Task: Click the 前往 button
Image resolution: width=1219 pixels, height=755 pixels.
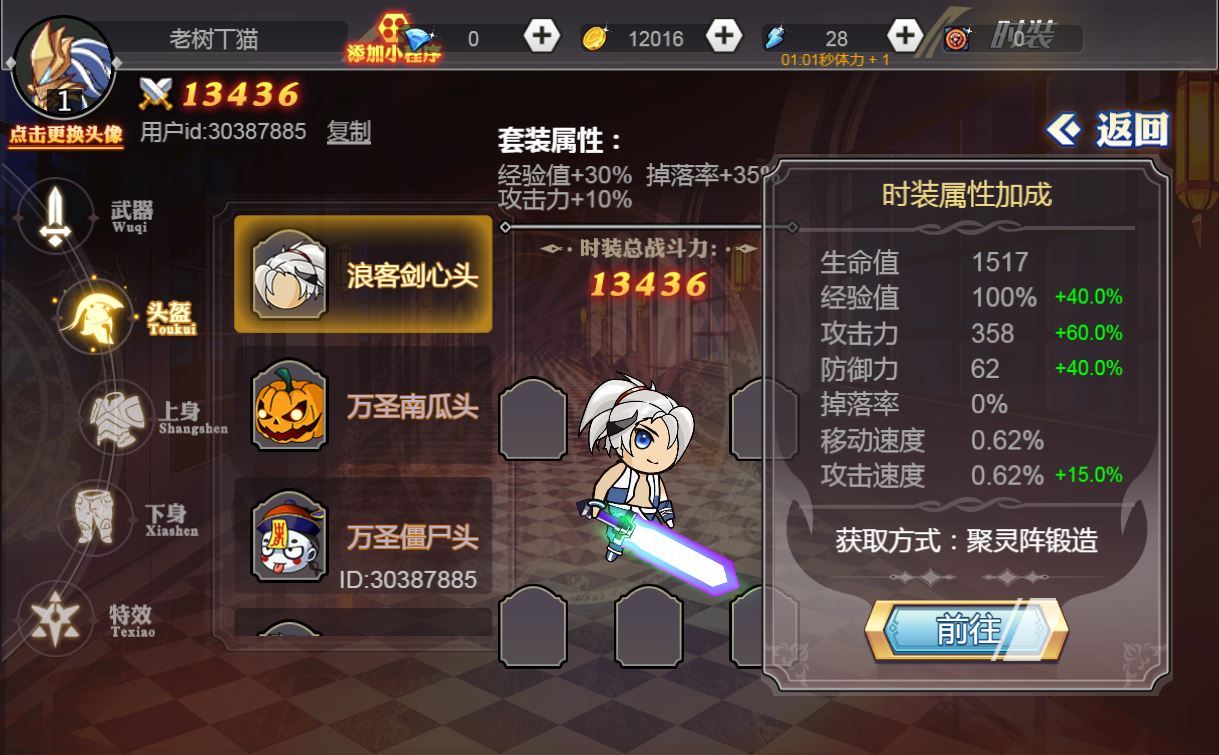Action: 966,630
